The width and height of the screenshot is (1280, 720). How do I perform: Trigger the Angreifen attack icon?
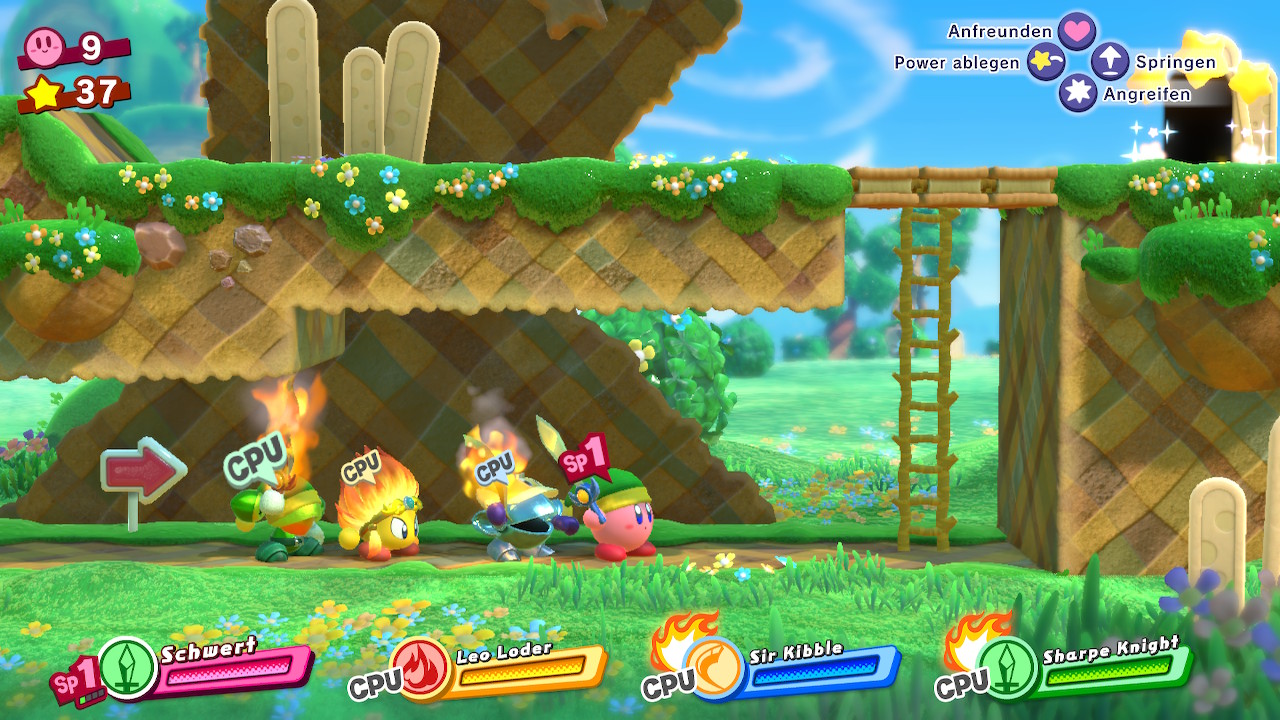tap(1078, 93)
